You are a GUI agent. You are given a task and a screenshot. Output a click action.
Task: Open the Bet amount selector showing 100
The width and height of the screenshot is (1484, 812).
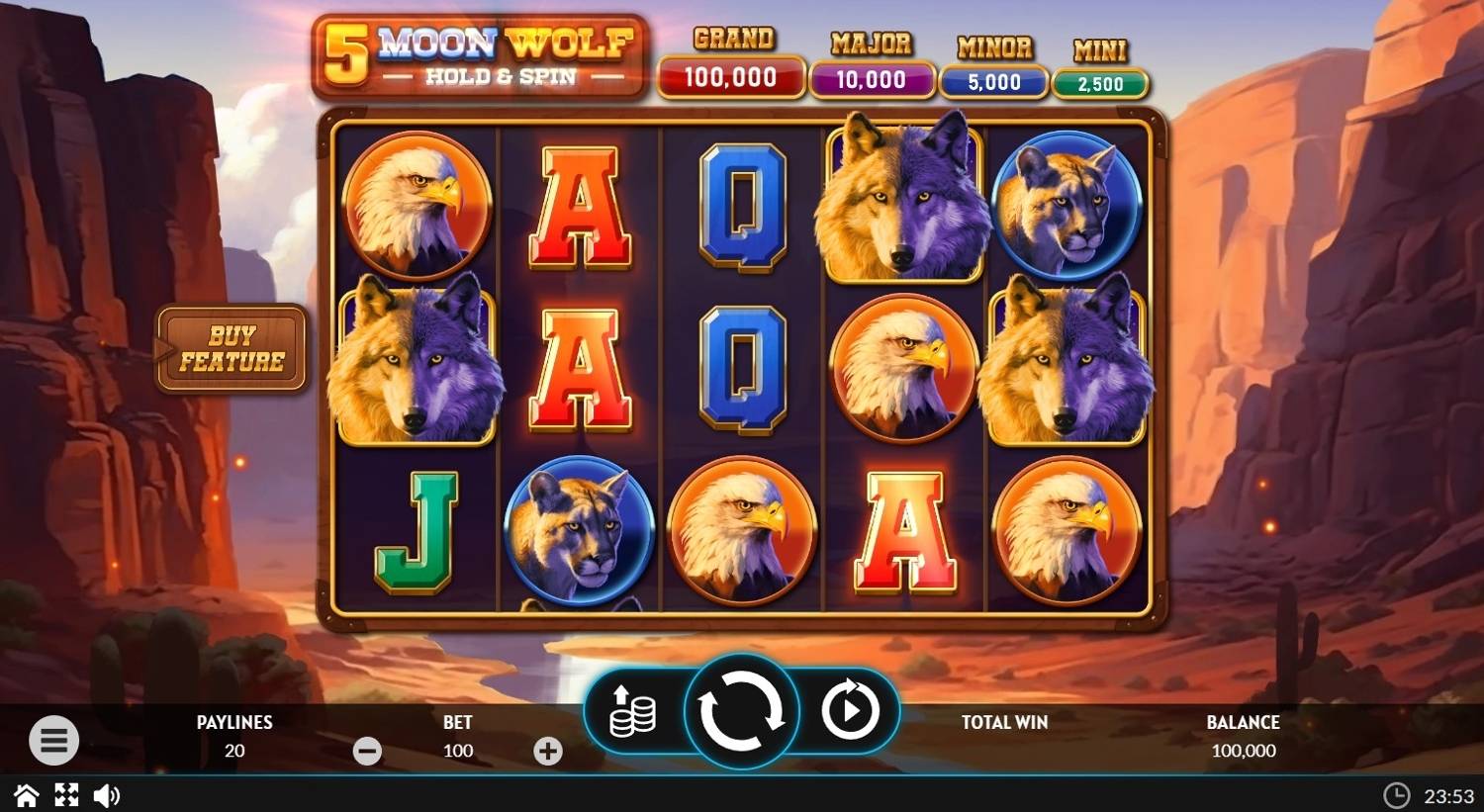pos(458,737)
